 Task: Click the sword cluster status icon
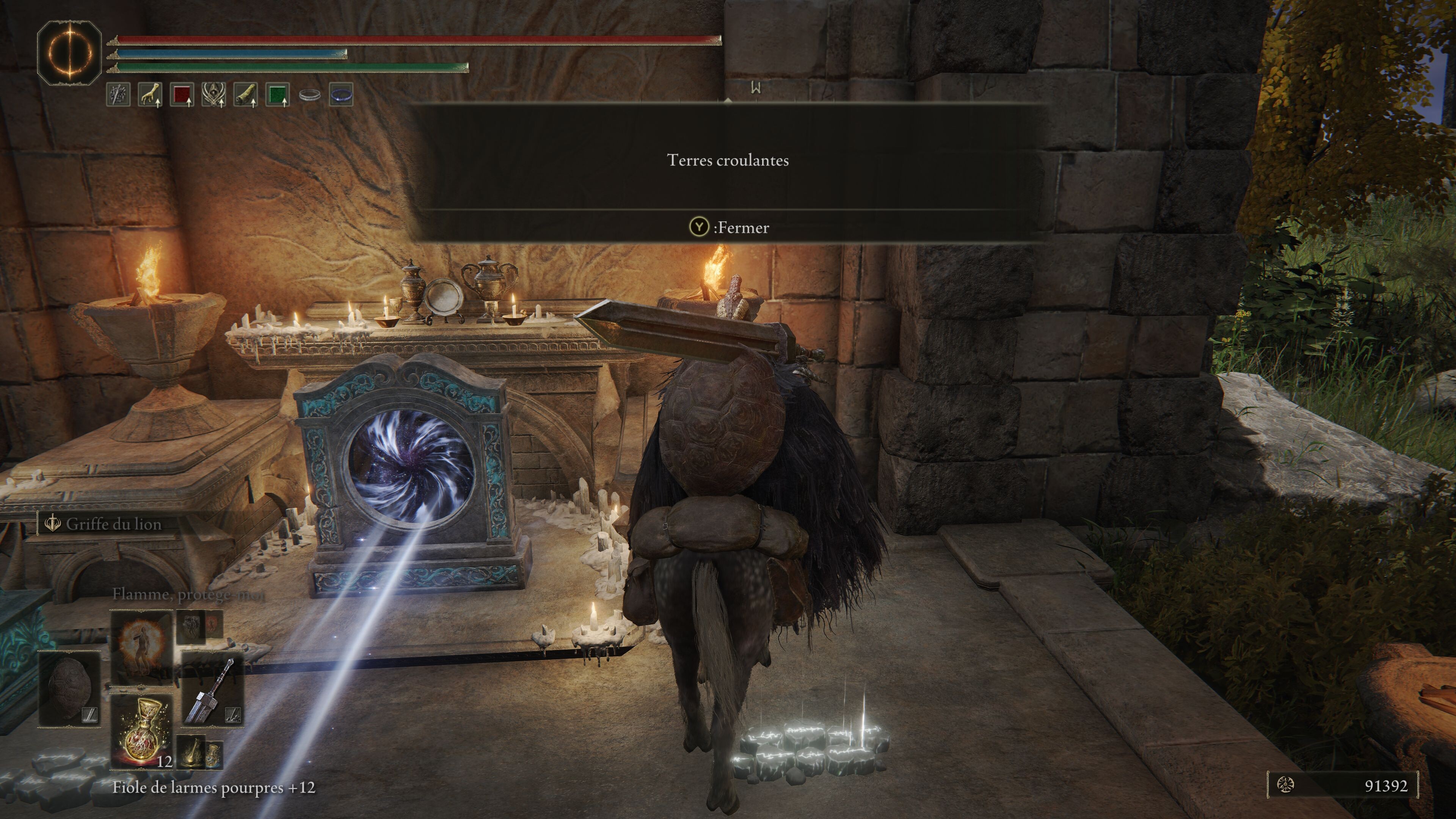118,94
